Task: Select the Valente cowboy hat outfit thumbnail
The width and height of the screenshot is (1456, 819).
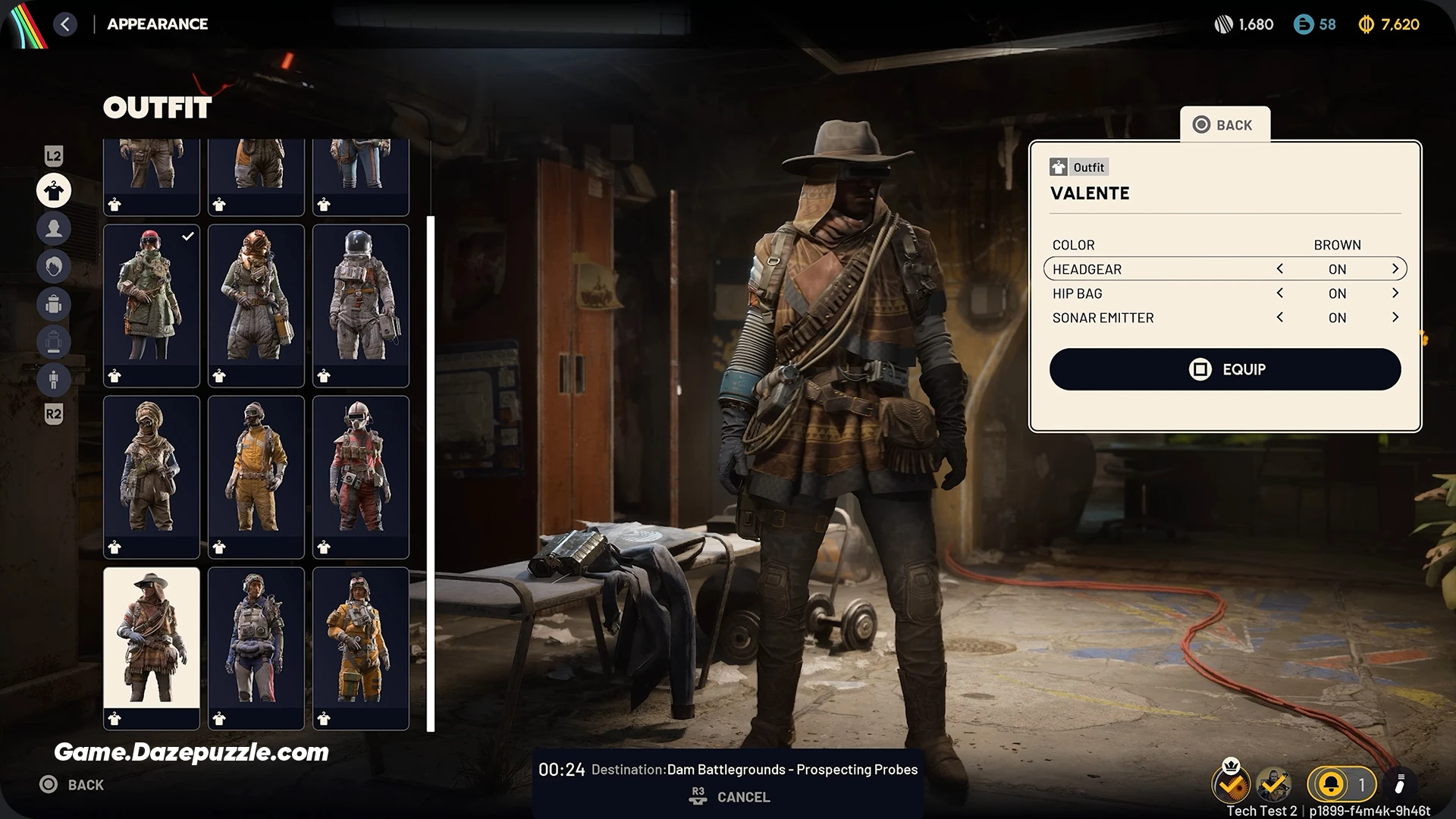Action: [152, 639]
